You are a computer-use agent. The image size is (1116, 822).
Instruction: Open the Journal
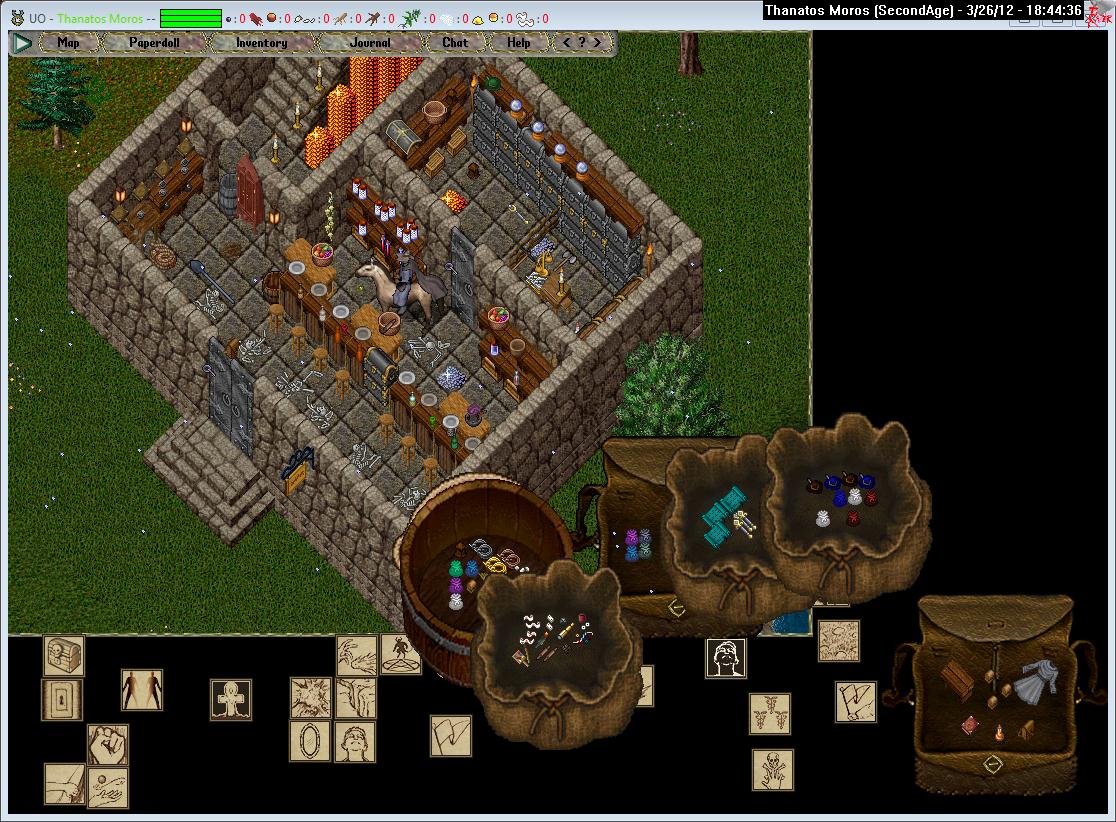370,43
